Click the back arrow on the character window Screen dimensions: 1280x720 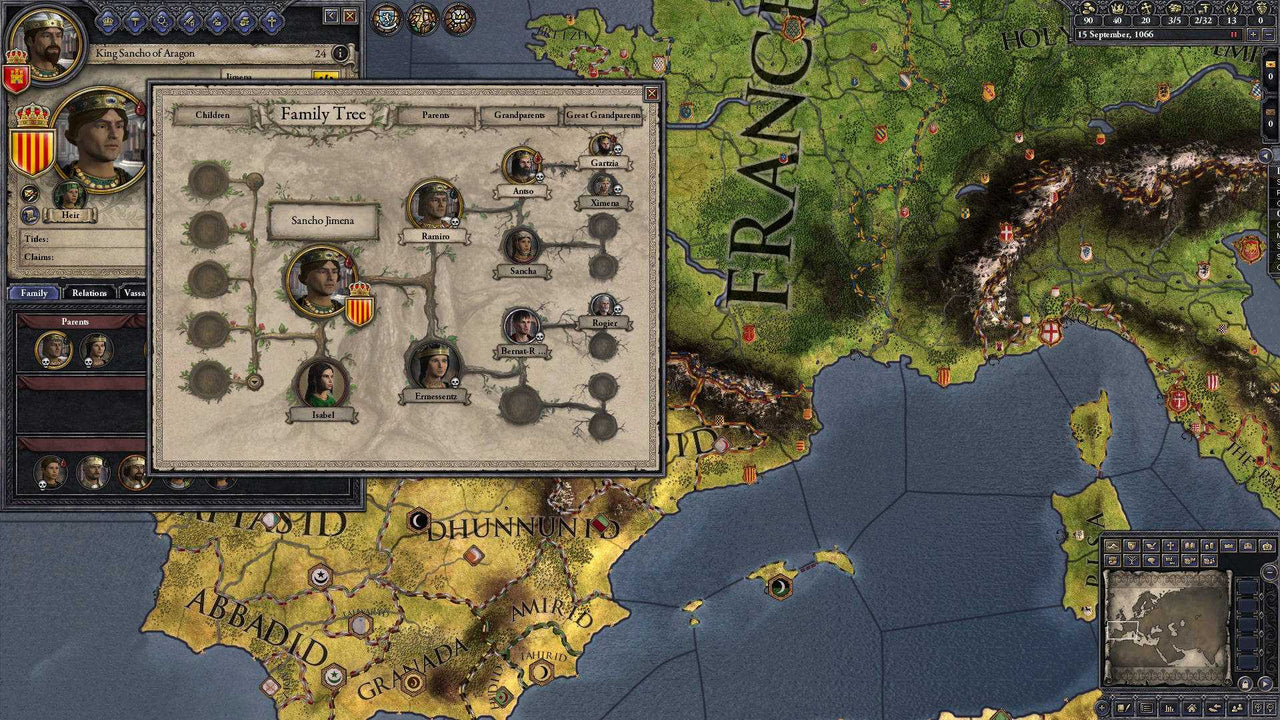point(331,16)
